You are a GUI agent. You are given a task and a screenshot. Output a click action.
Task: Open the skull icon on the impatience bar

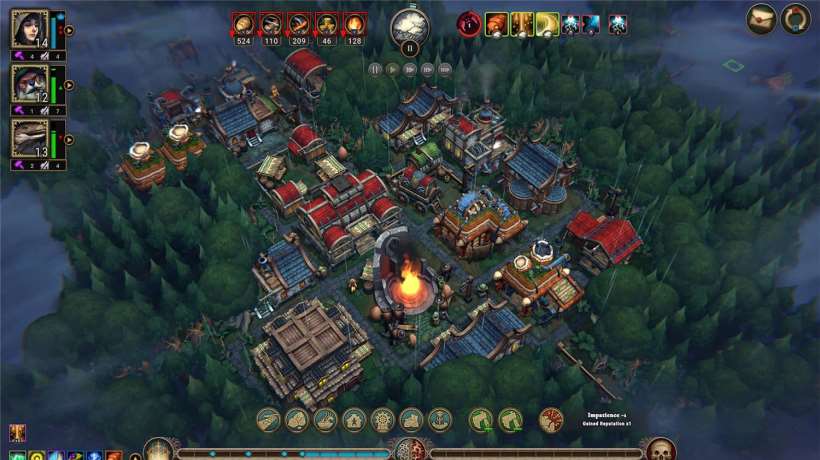[x=660, y=450]
